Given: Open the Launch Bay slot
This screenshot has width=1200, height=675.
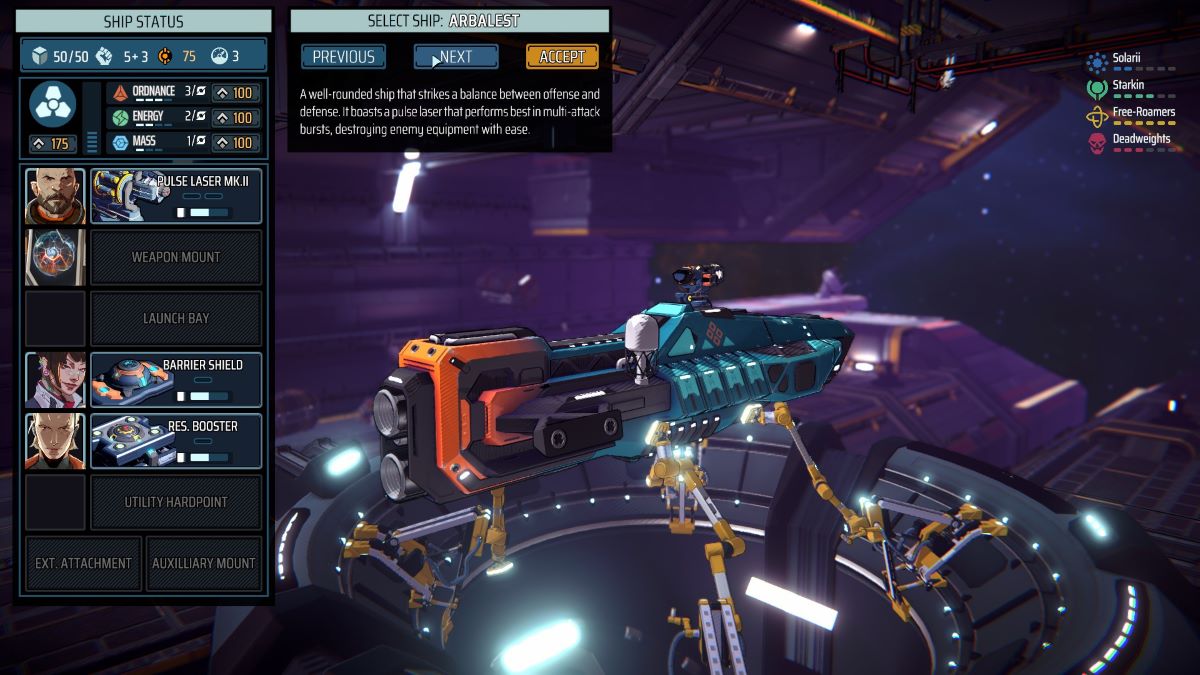Looking at the screenshot, I should tap(176, 318).
